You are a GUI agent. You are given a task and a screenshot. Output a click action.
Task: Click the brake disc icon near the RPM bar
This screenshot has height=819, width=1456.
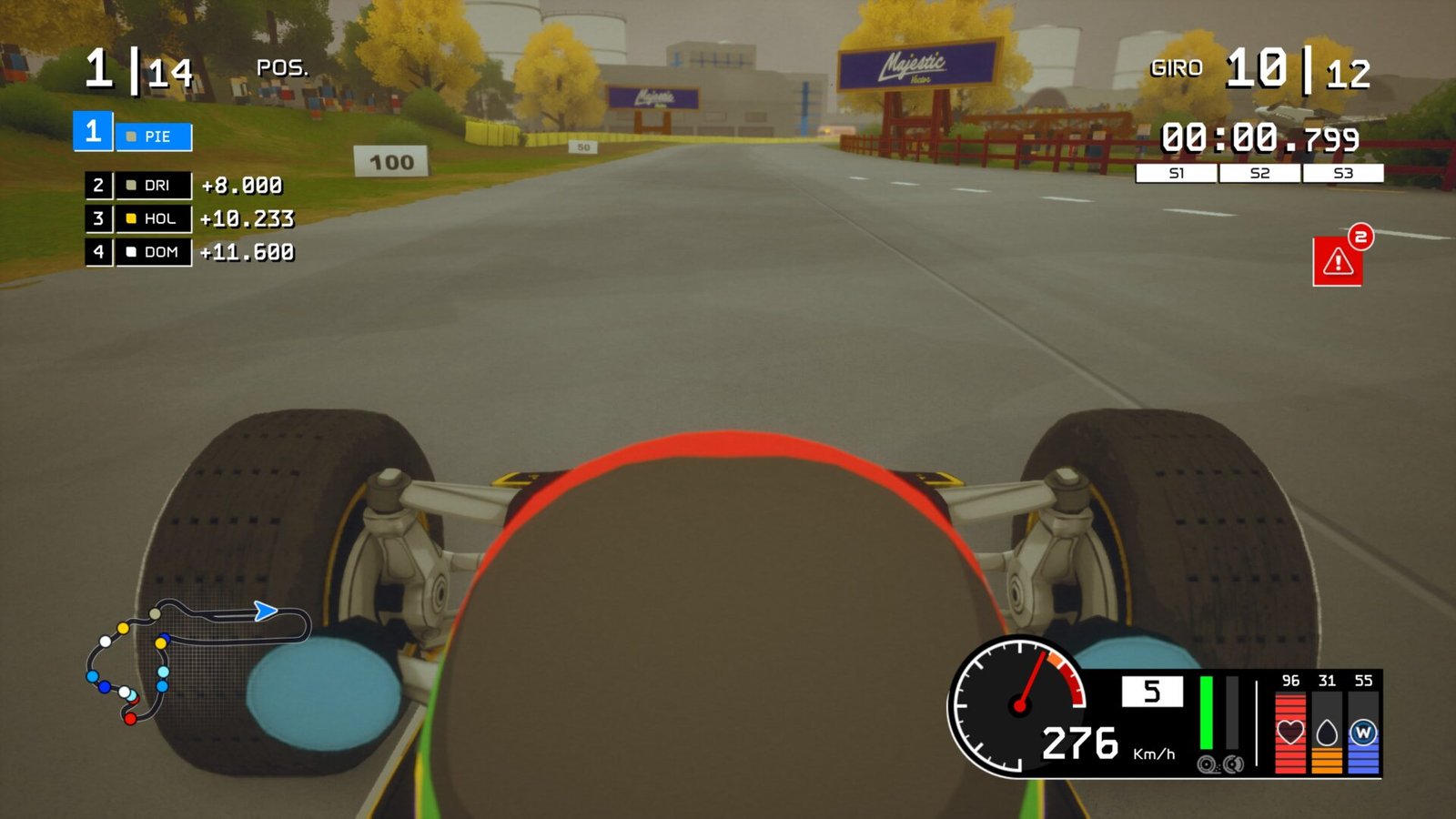(1233, 764)
